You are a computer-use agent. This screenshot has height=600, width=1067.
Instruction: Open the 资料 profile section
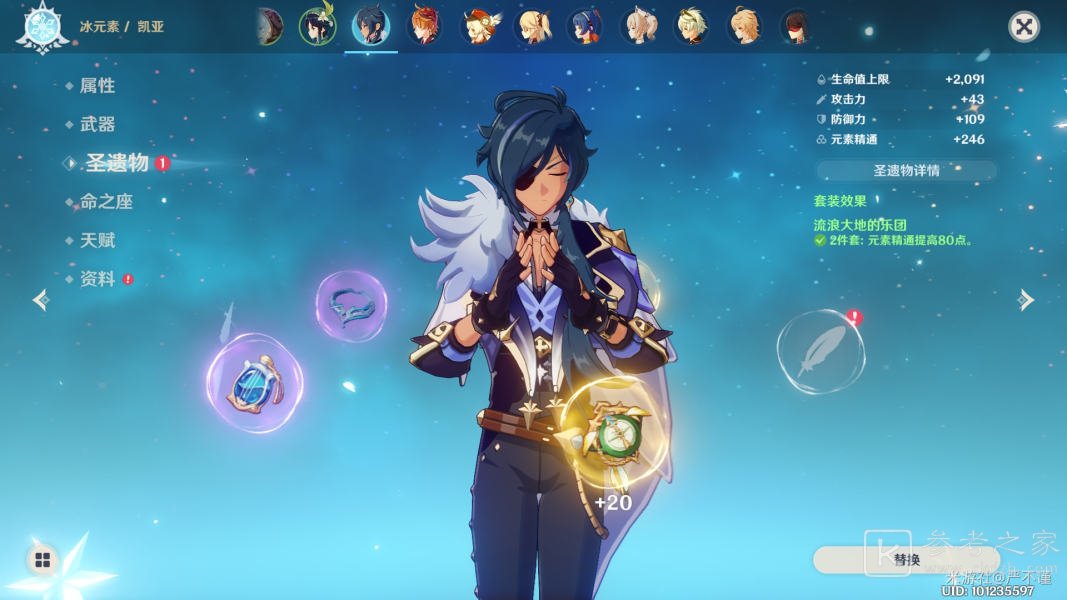pyautogui.click(x=97, y=279)
